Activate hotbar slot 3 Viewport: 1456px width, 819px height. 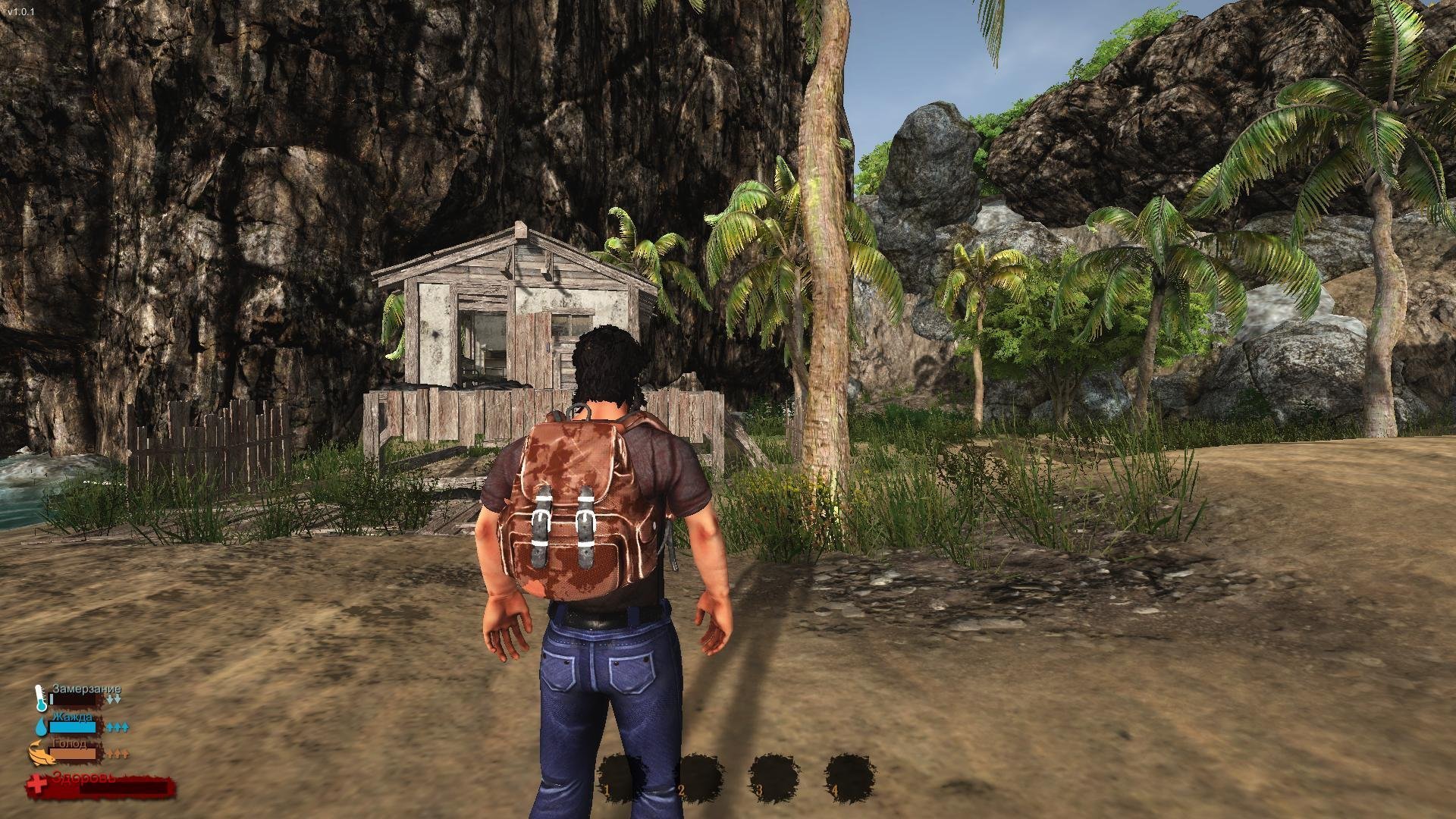(773, 778)
